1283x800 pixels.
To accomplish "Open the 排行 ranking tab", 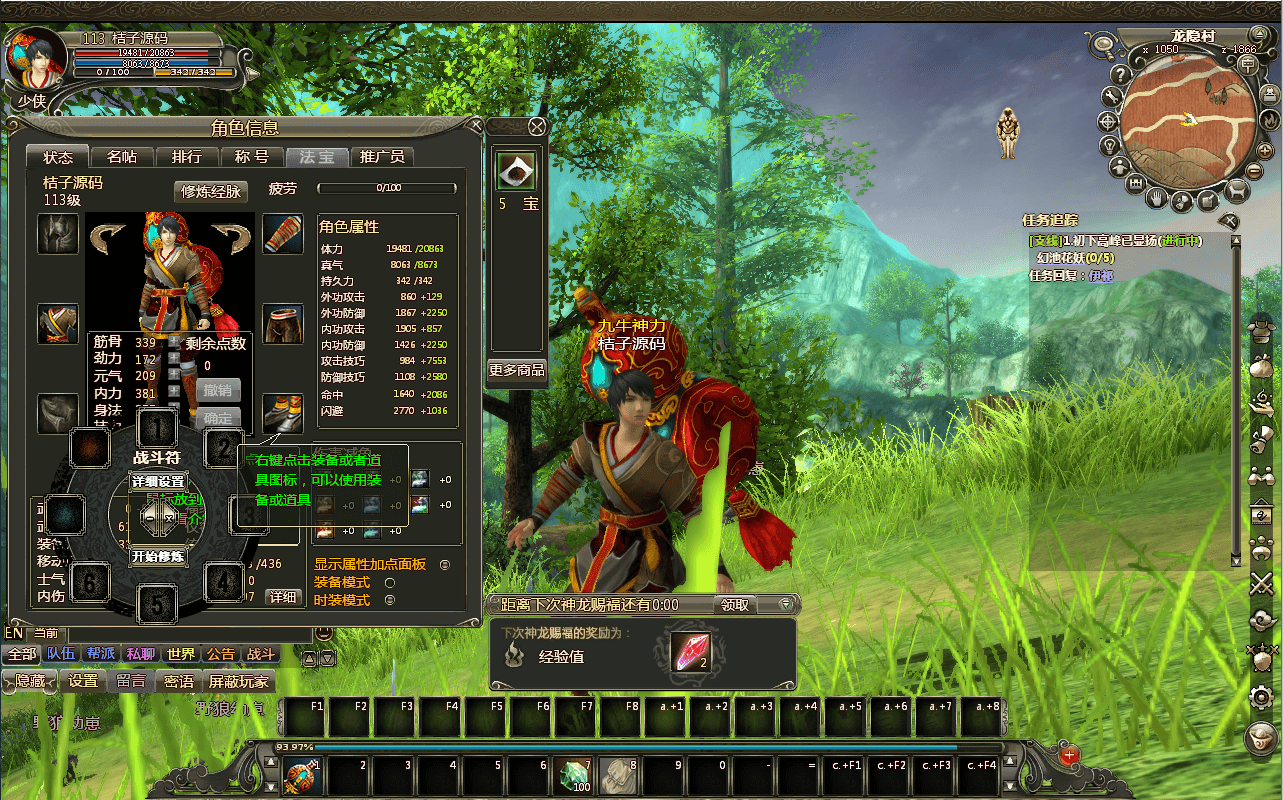I will click(x=186, y=157).
